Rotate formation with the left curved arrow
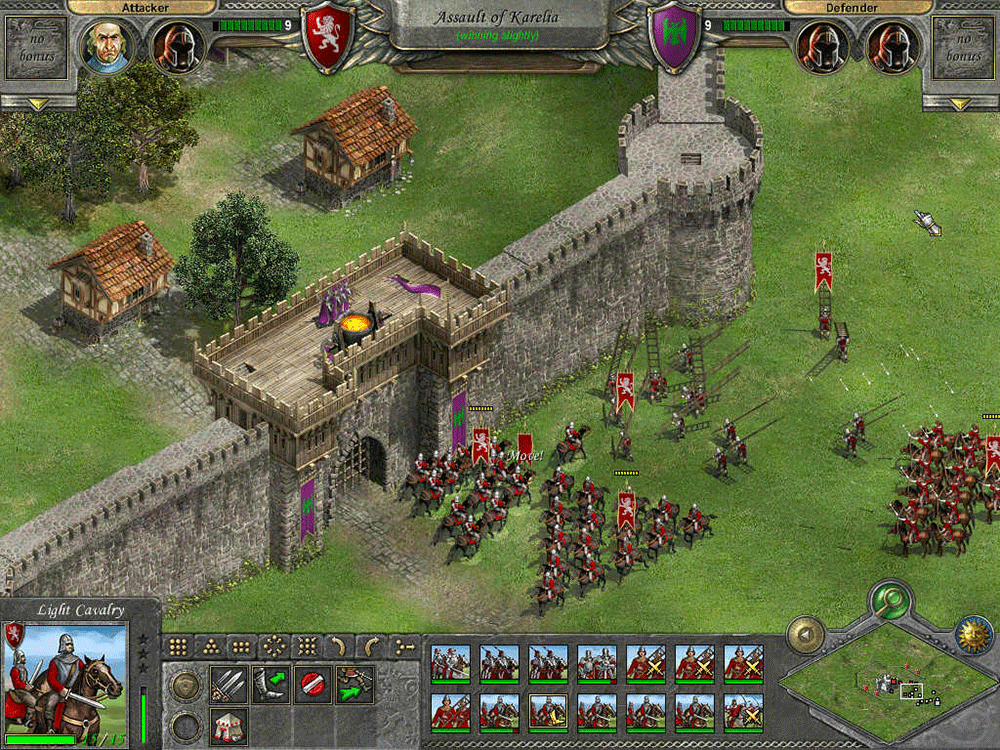The image size is (1000, 750). [x=339, y=646]
